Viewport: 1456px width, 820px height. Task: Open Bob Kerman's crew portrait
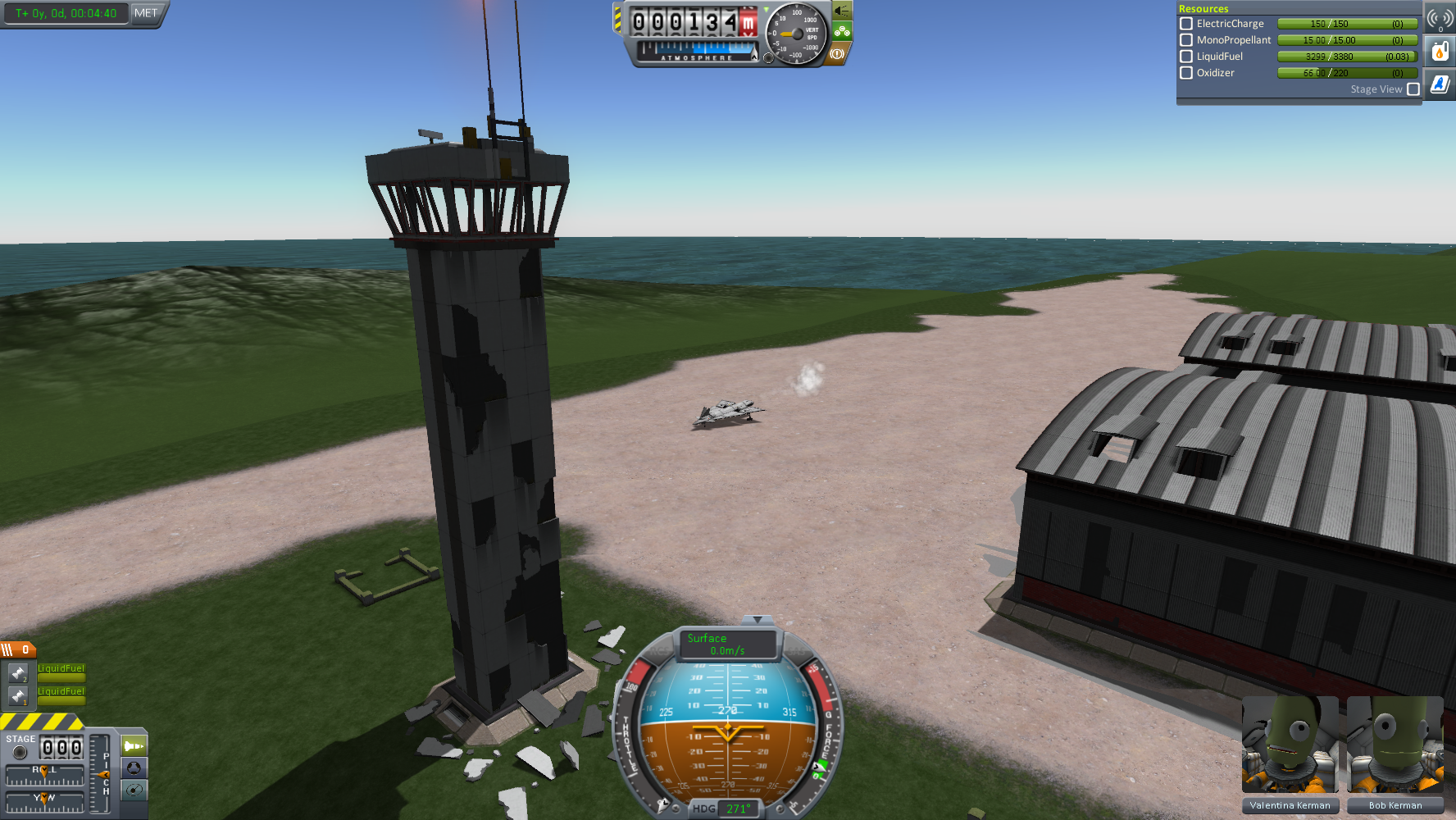coord(1395,746)
